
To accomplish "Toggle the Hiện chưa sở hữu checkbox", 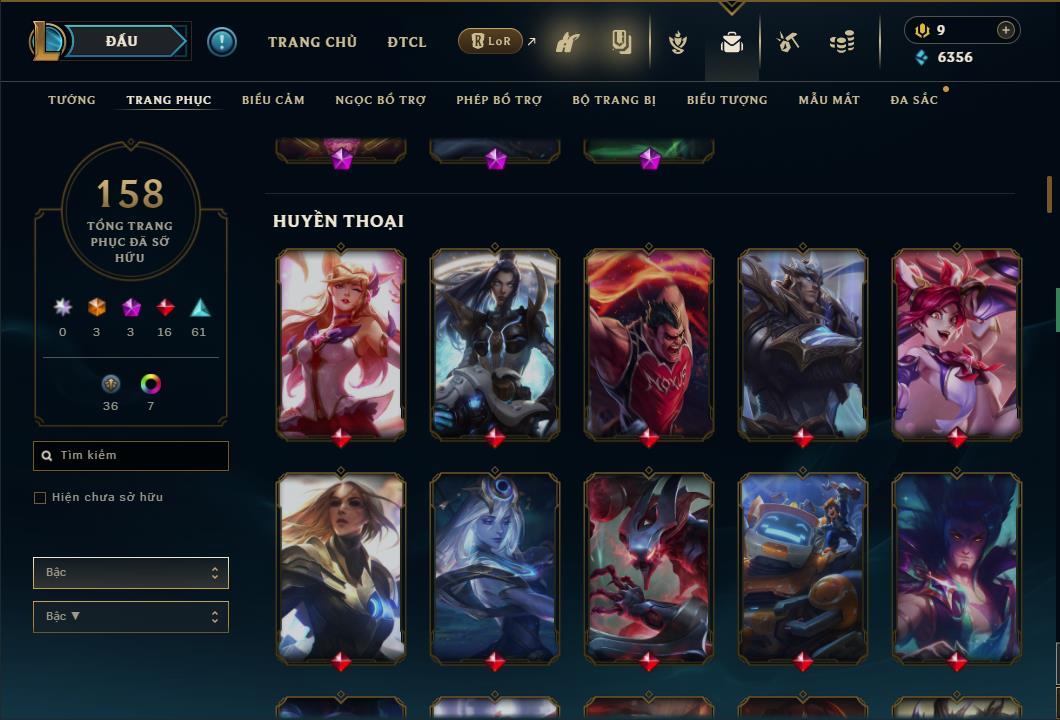I will point(40,498).
